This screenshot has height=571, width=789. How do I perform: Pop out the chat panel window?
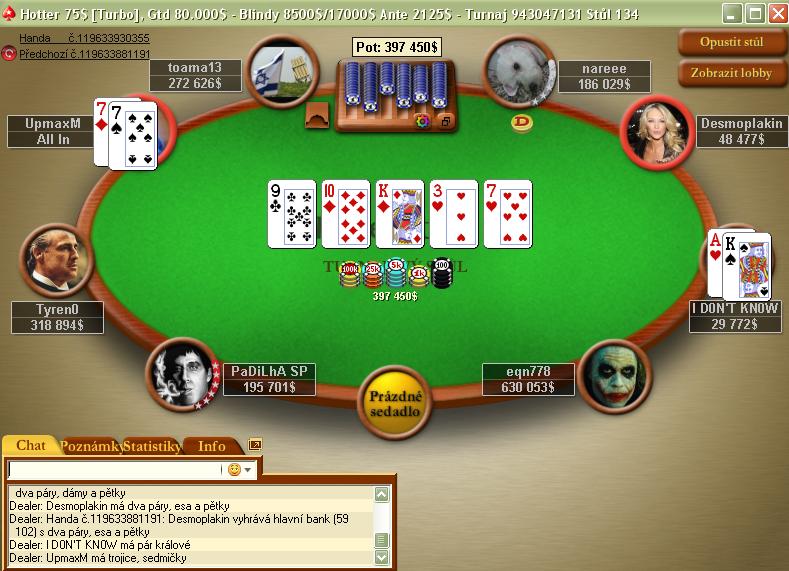[x=255, y=445]
